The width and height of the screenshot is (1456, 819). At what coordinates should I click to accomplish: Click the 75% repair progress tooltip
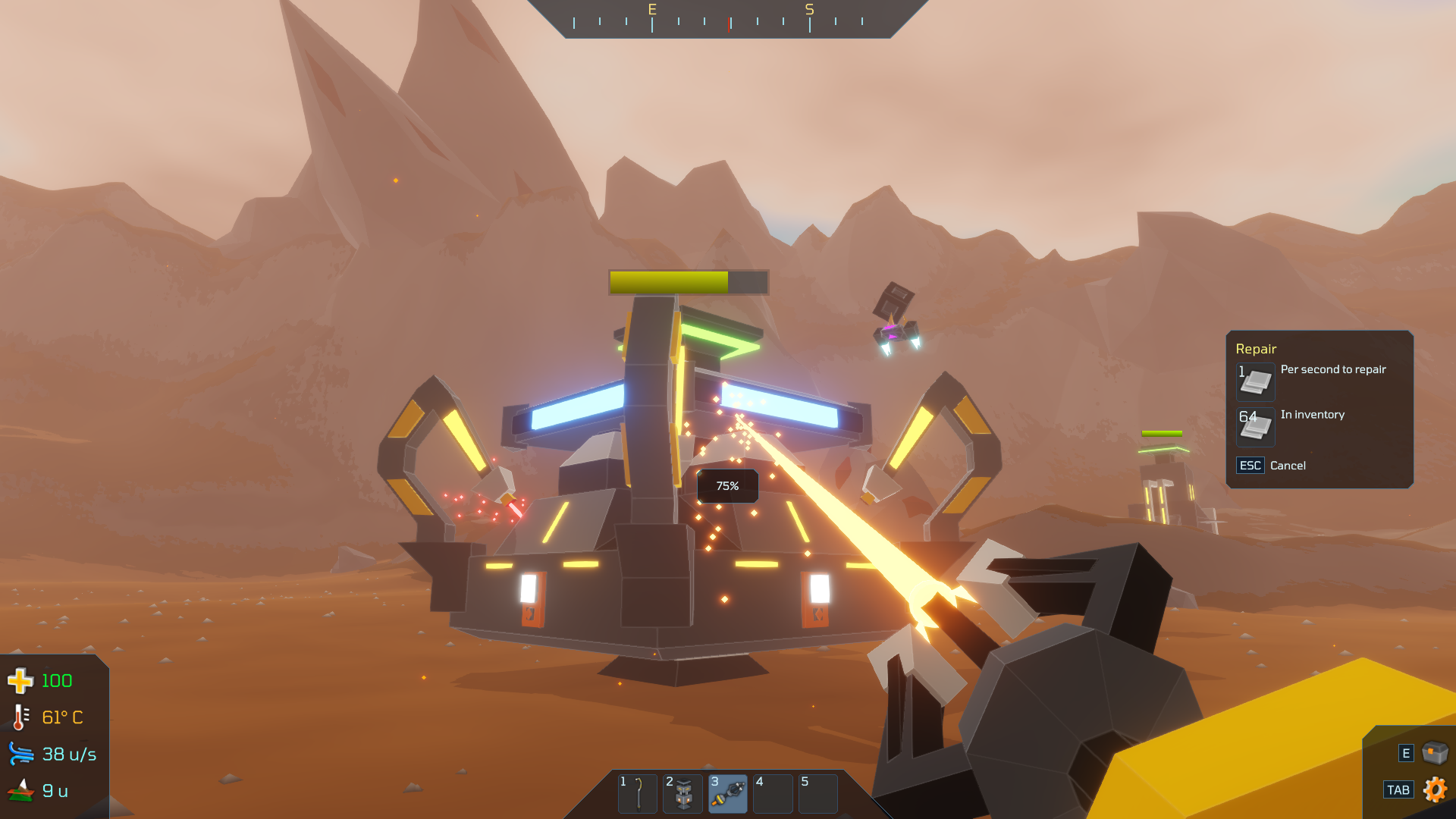727,485
